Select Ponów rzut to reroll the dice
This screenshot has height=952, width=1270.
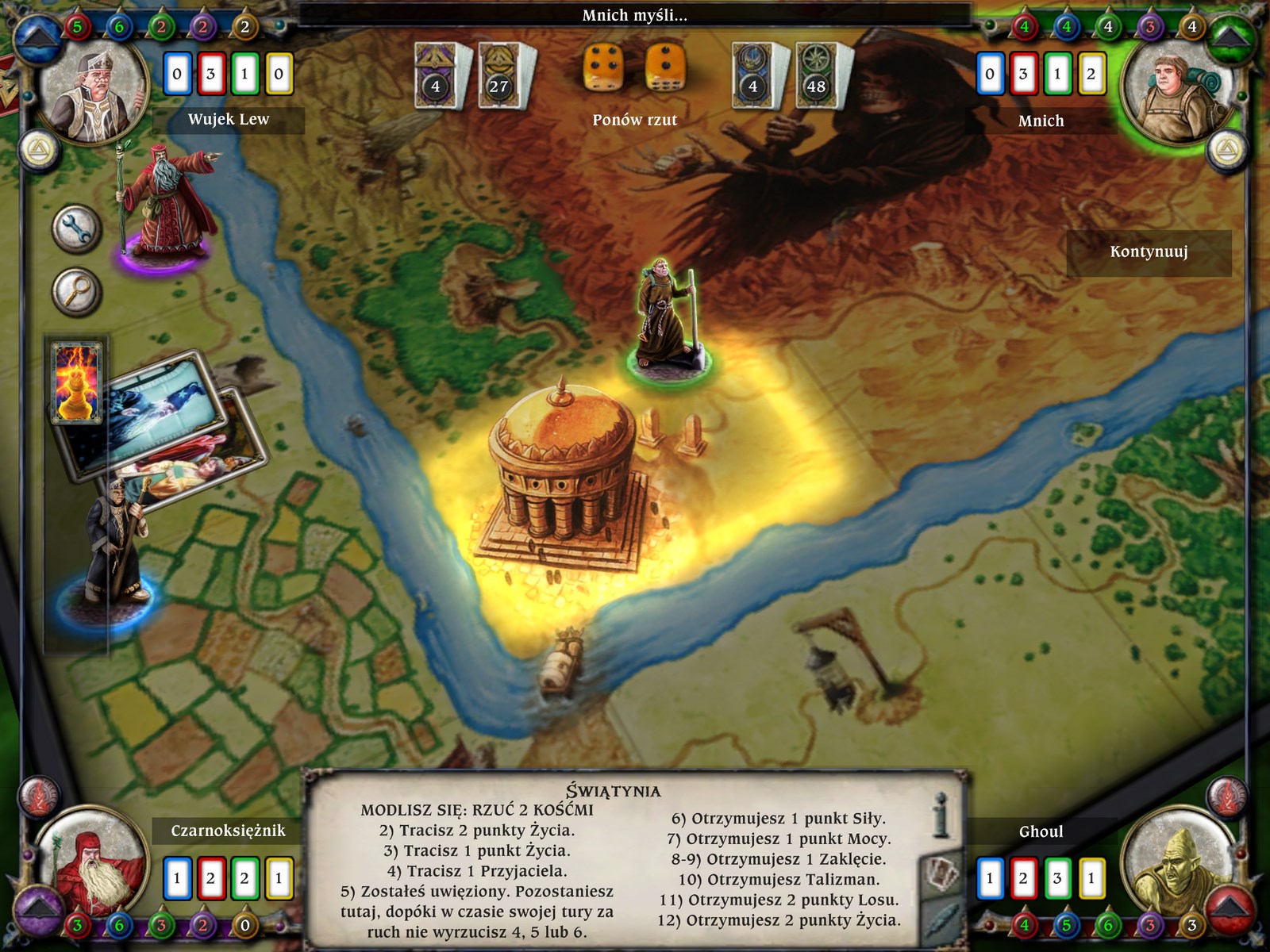(x=634, y=120)
